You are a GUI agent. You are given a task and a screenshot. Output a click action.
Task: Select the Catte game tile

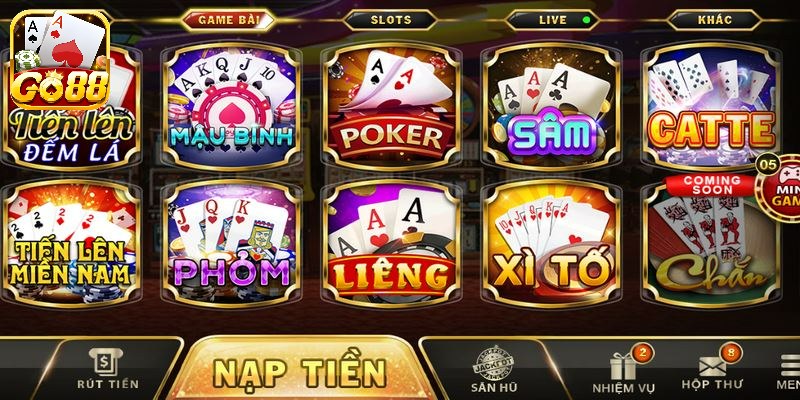coord(712,105)
